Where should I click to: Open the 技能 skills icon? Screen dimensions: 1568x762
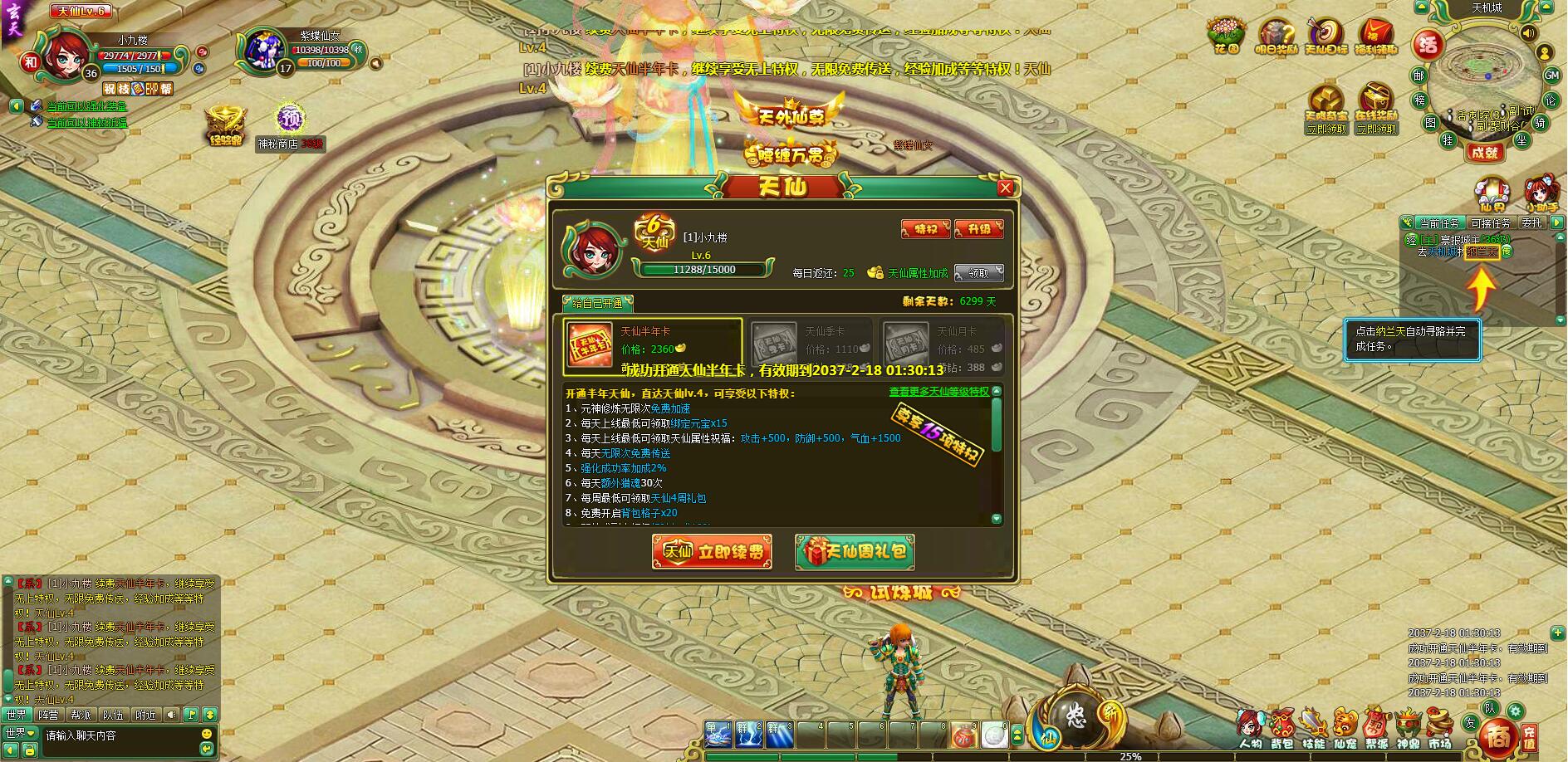(1313, 729)
